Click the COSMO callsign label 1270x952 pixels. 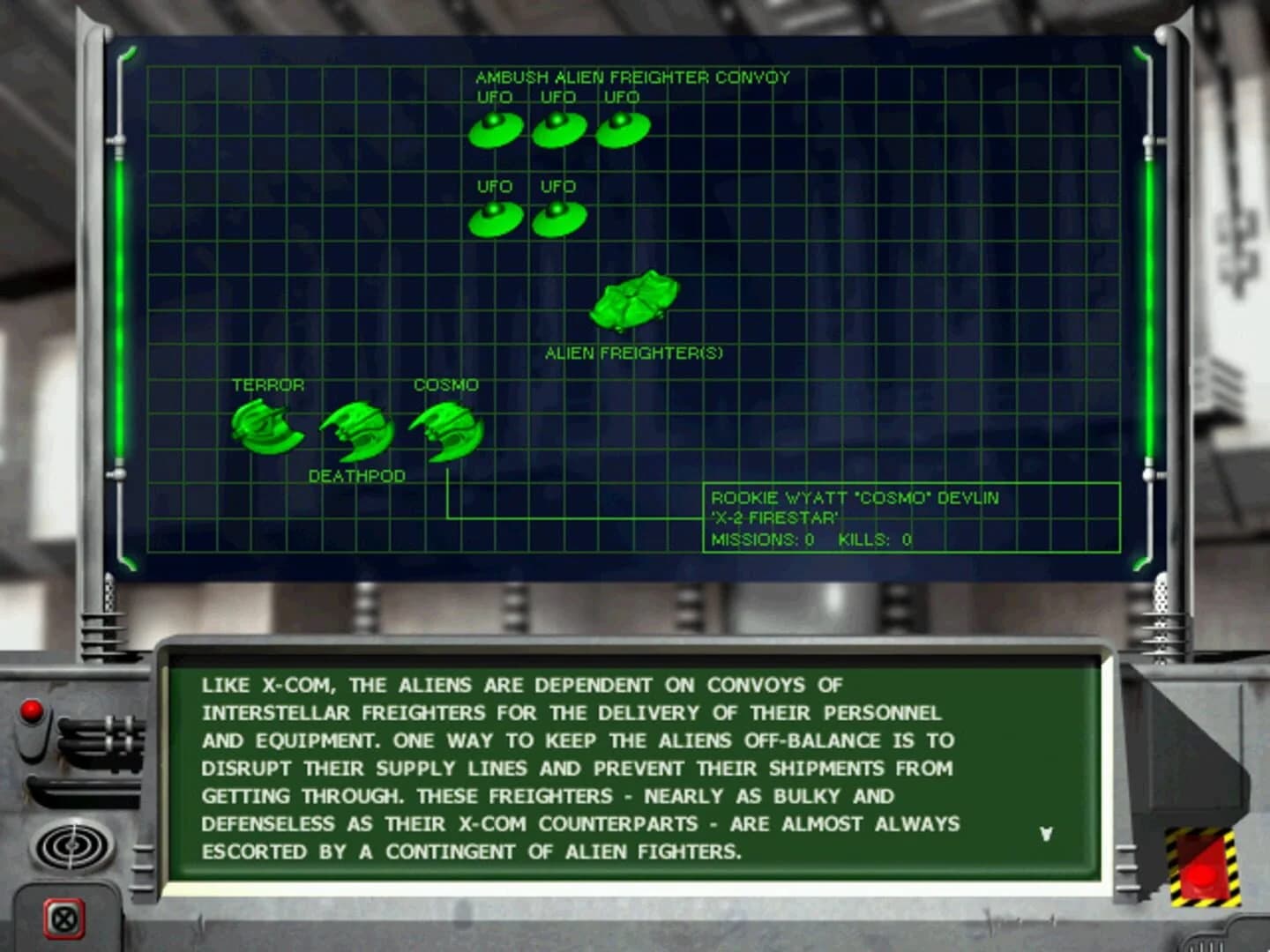(x=445, y=385)
